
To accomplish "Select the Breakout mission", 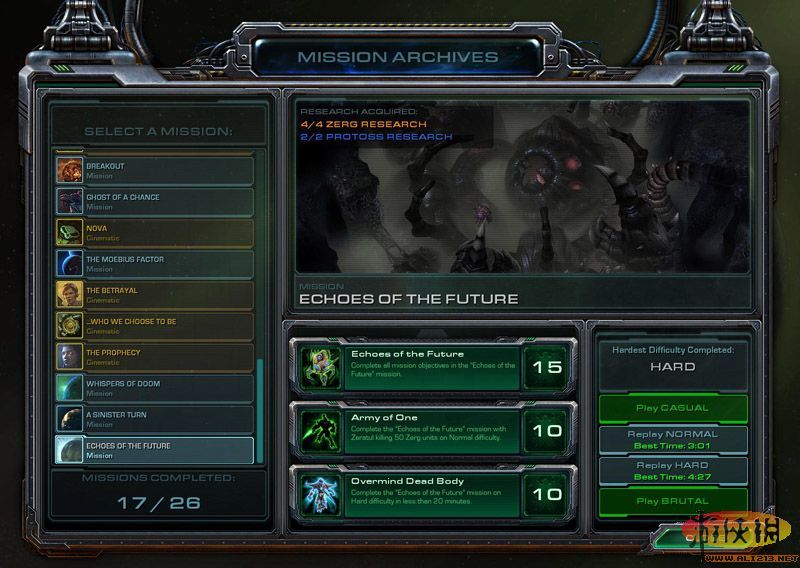I will (x=155, y=170).
